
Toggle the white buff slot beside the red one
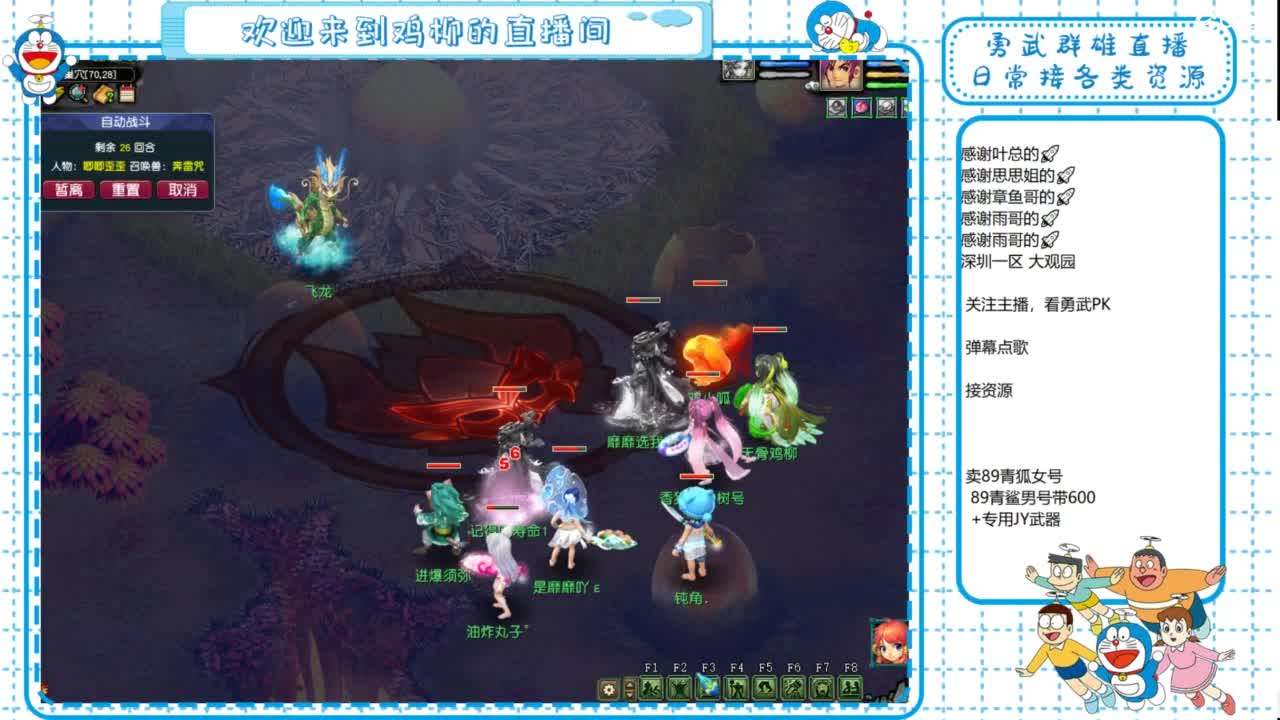[887, 107]
